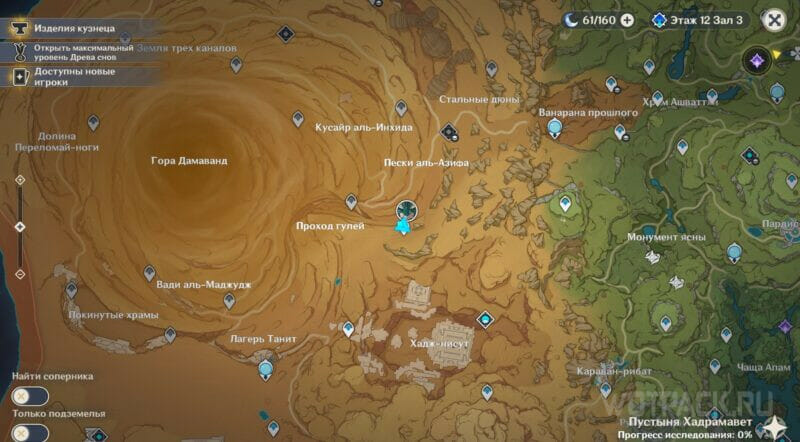The image size is (800, 442).
Task: Click the map zoom slider handle
Action: [x=20, y=227]
